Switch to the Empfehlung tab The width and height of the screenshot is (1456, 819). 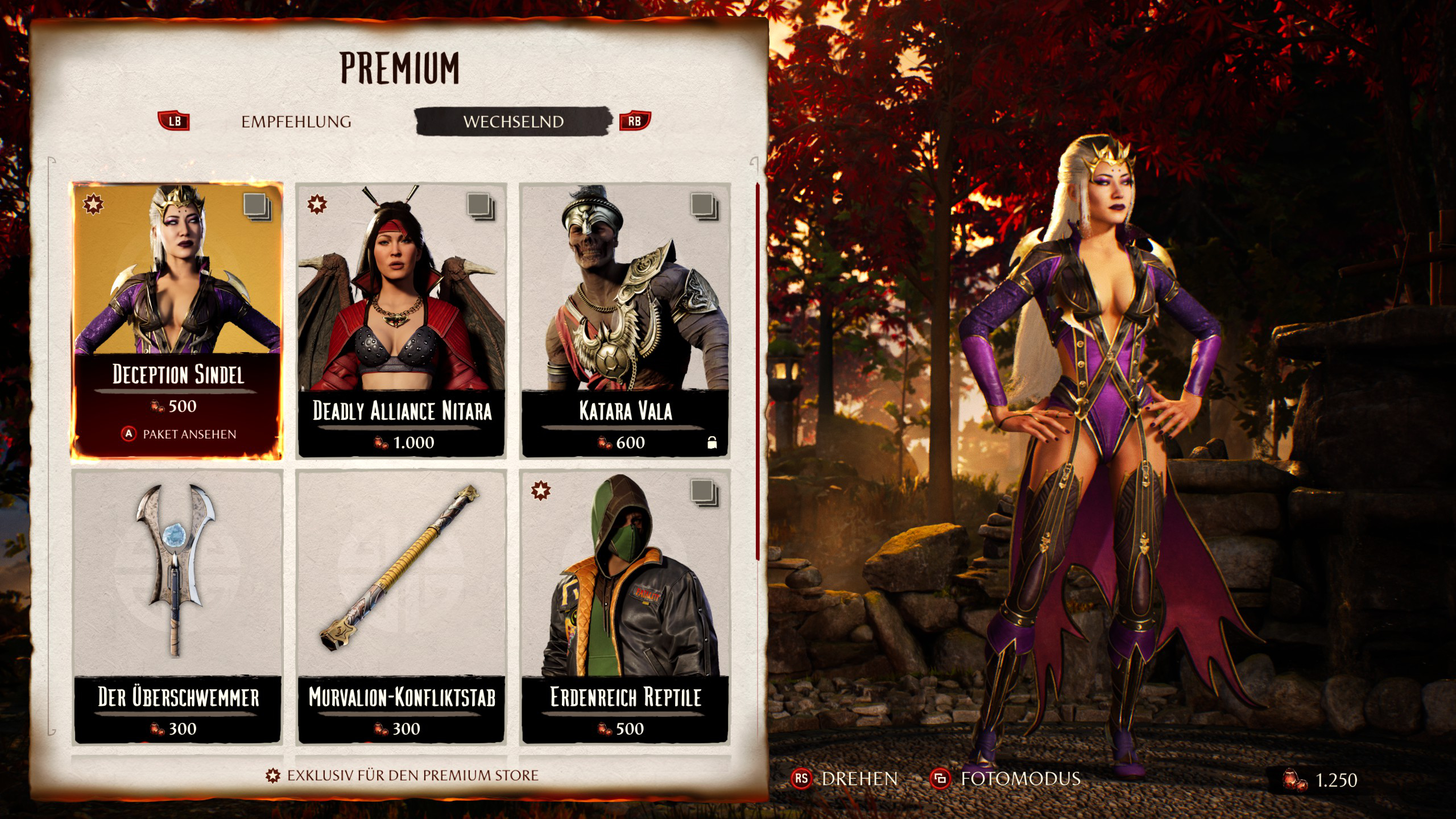coord(296,122)
